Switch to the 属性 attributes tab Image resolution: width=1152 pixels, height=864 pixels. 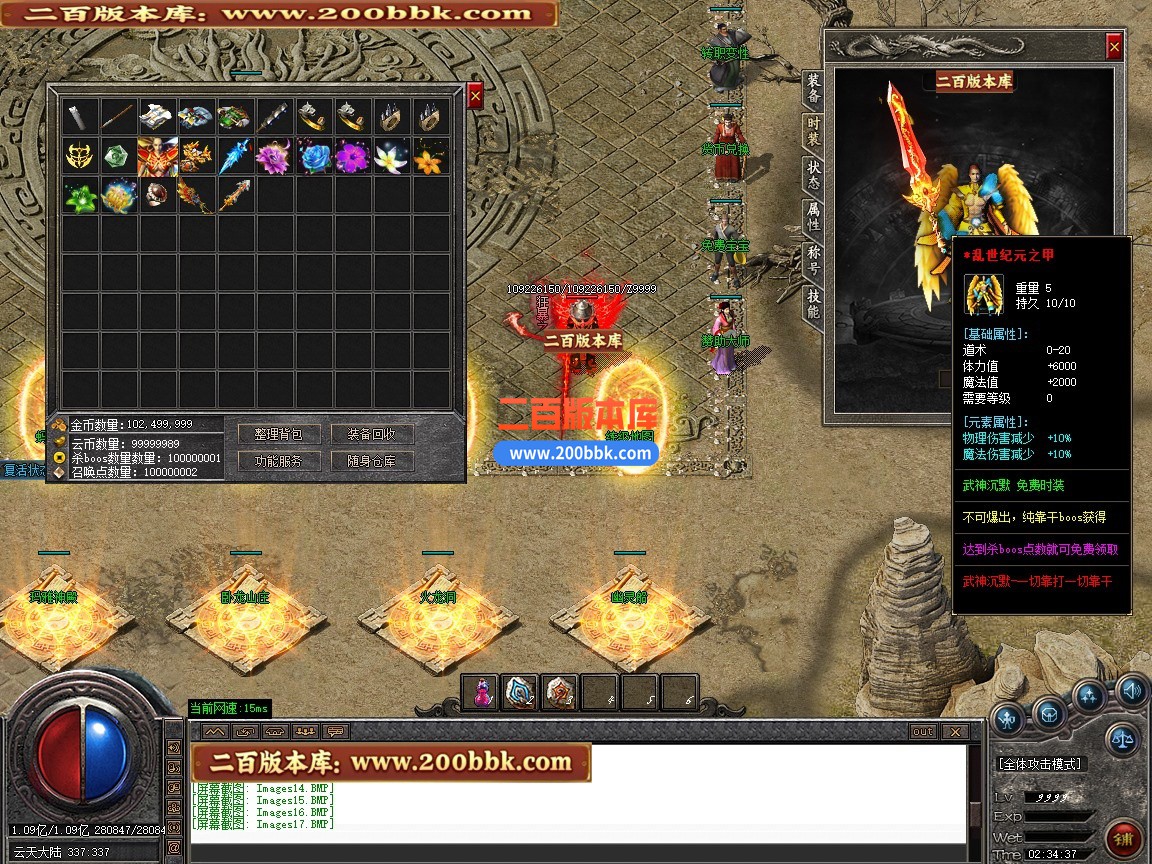click(x=814, y=215)
